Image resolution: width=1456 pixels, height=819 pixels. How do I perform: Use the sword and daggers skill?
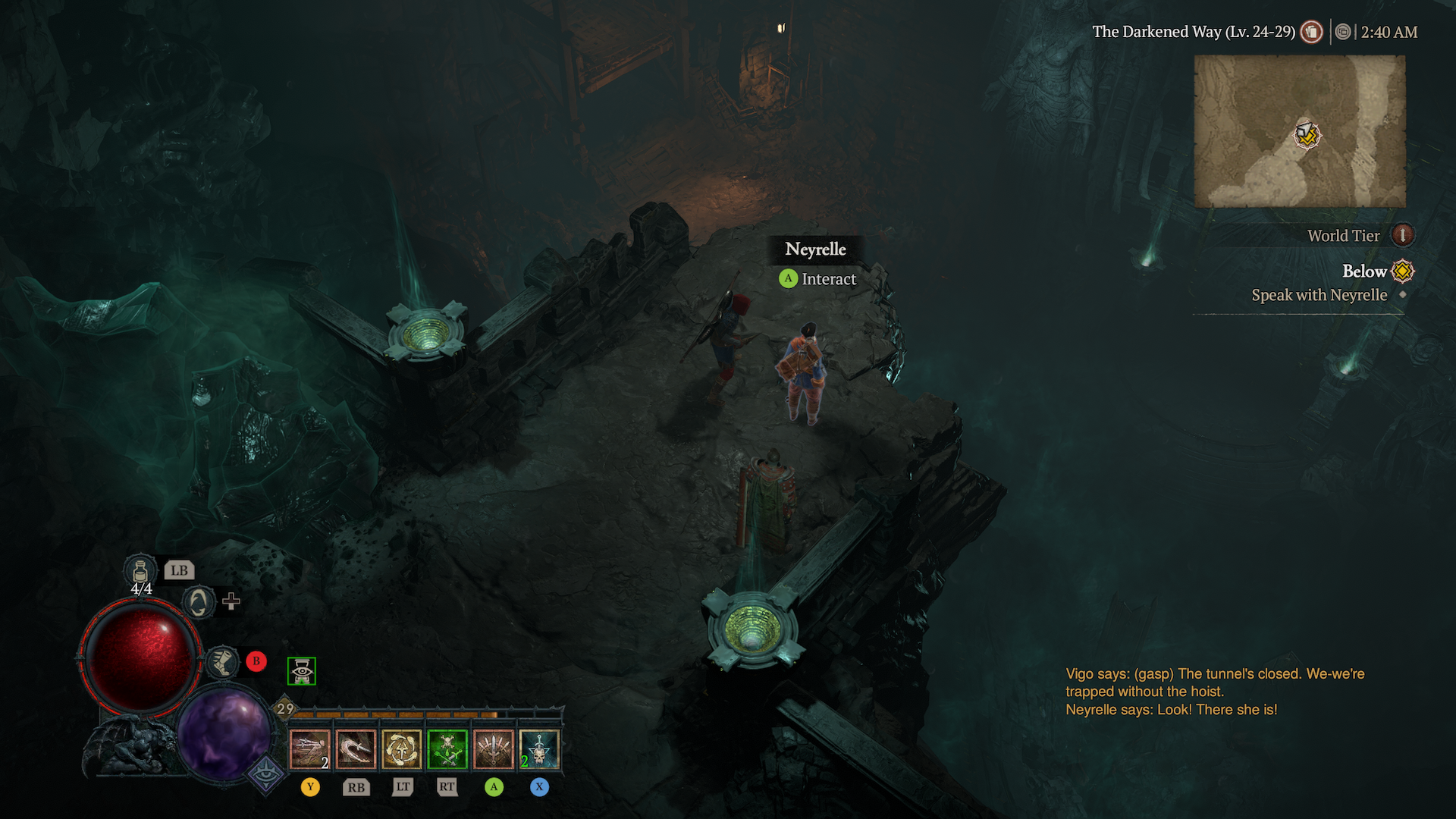[494, 749]
